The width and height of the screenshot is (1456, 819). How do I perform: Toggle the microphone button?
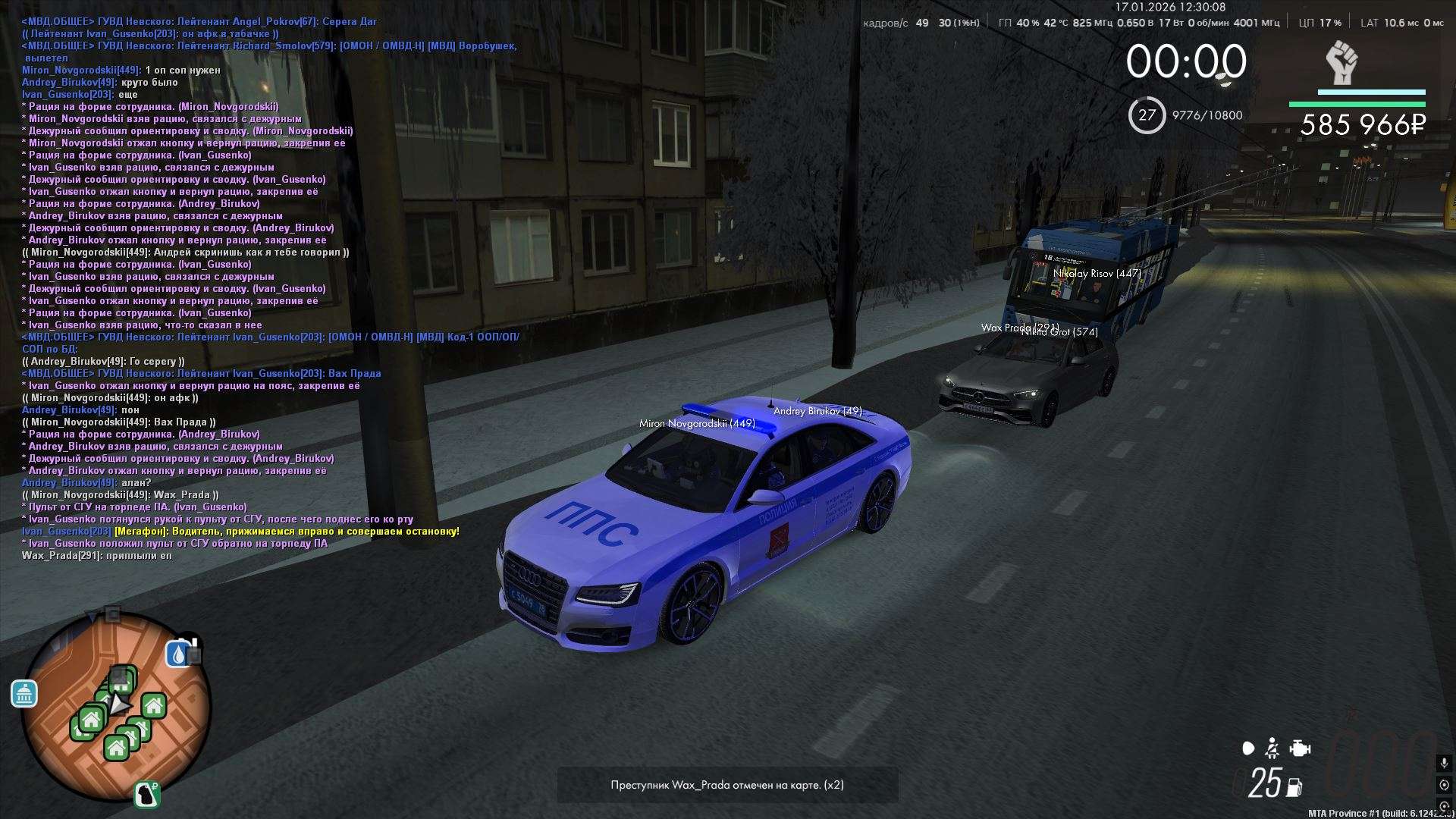(1444, 763)
